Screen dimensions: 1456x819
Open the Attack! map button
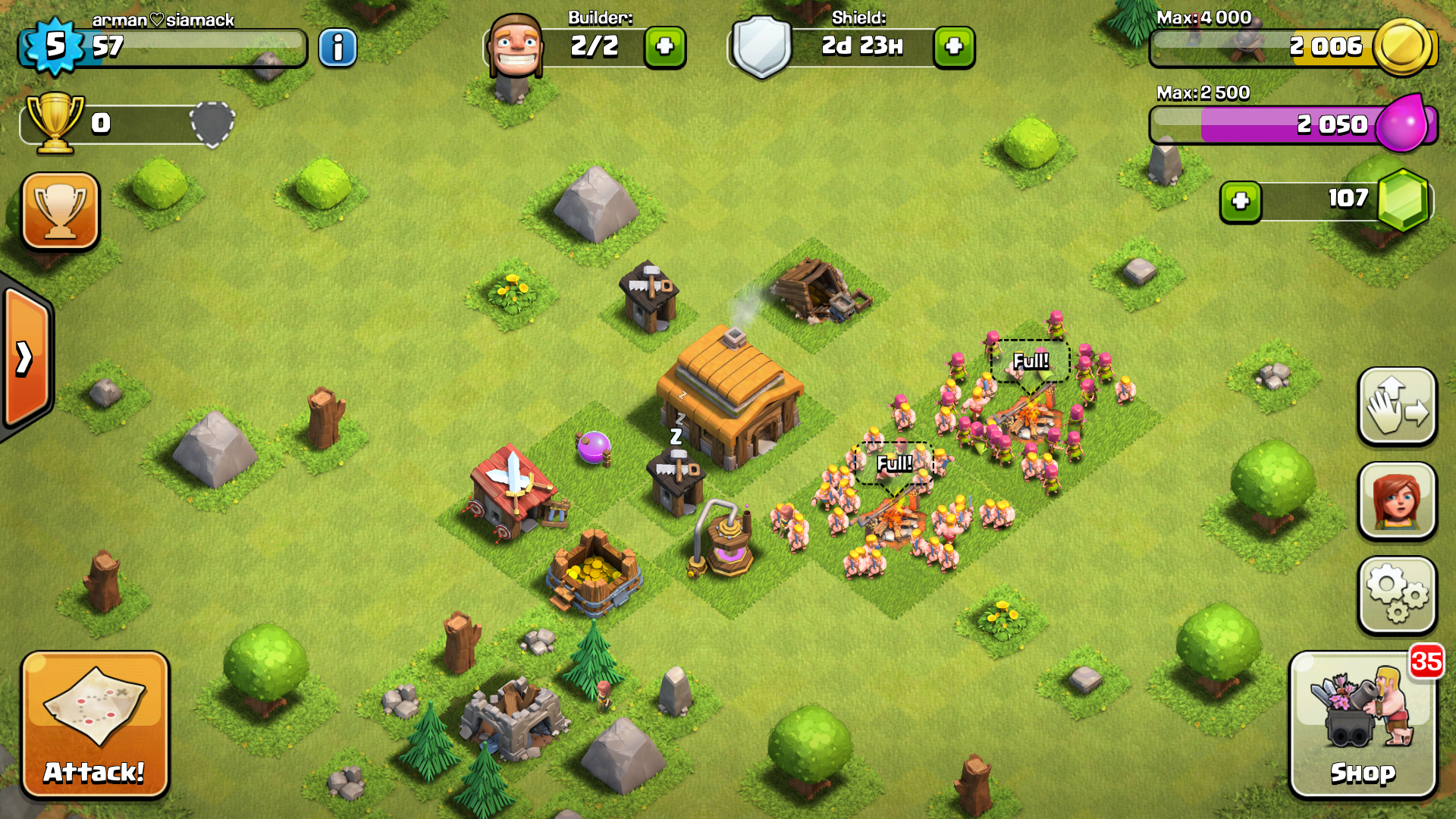[x=95, y=724]
